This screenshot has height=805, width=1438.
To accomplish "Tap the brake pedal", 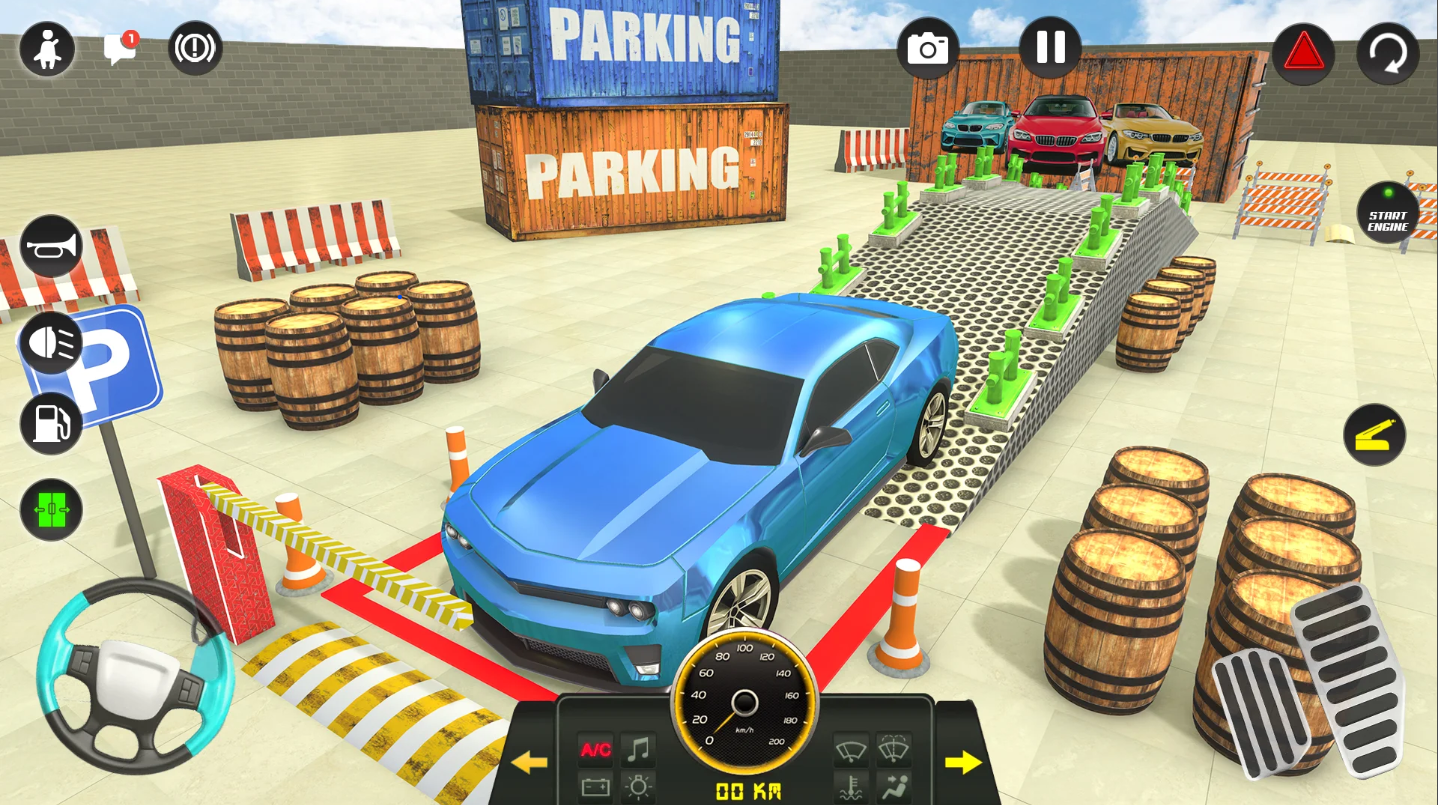I will click(x=1261, y=712).
